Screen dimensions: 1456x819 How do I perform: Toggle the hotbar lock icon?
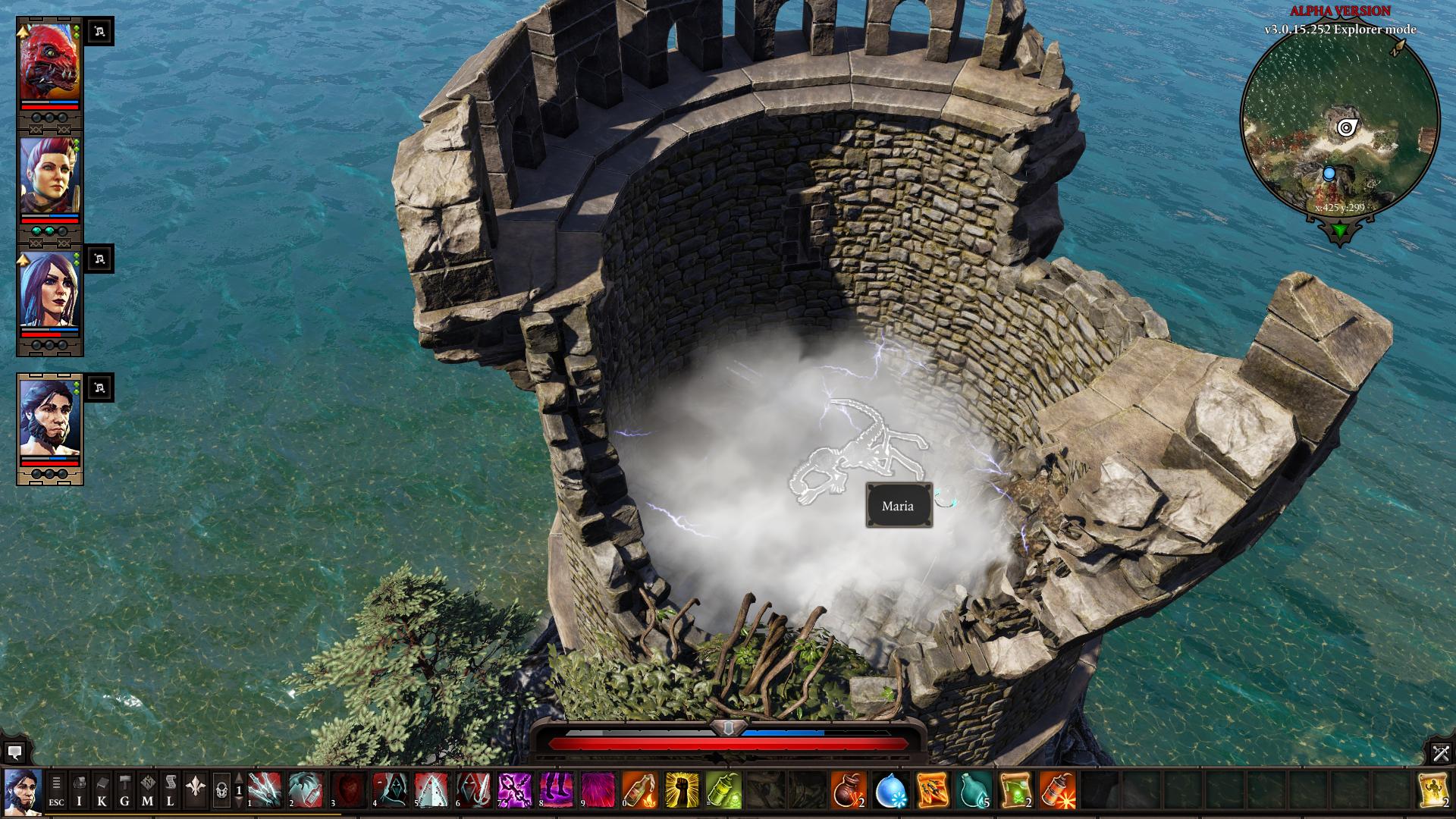(221, 791)
